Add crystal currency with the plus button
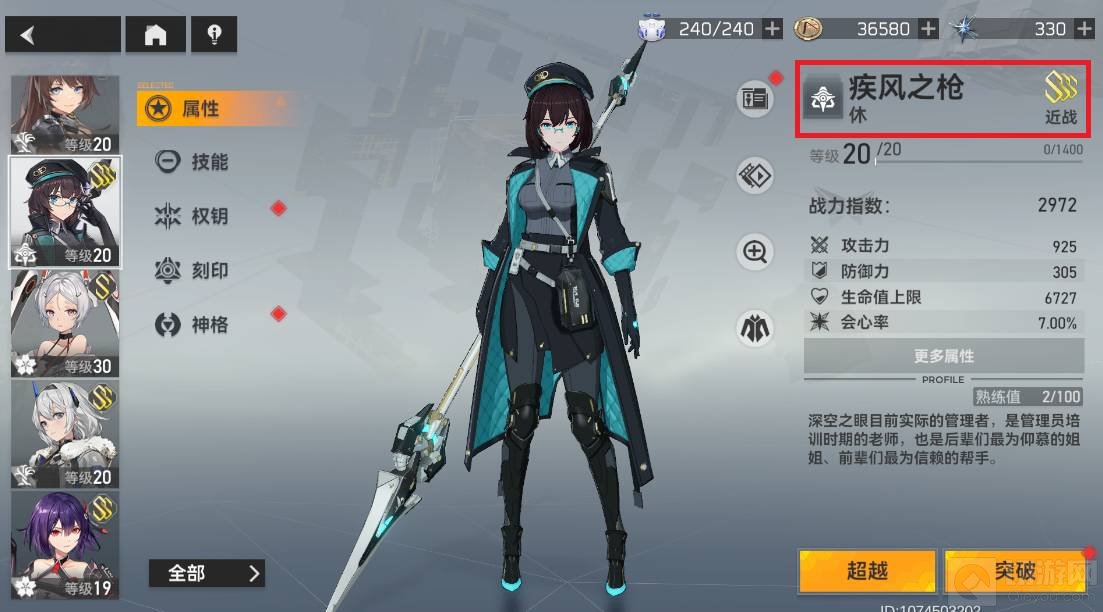 1085,29
